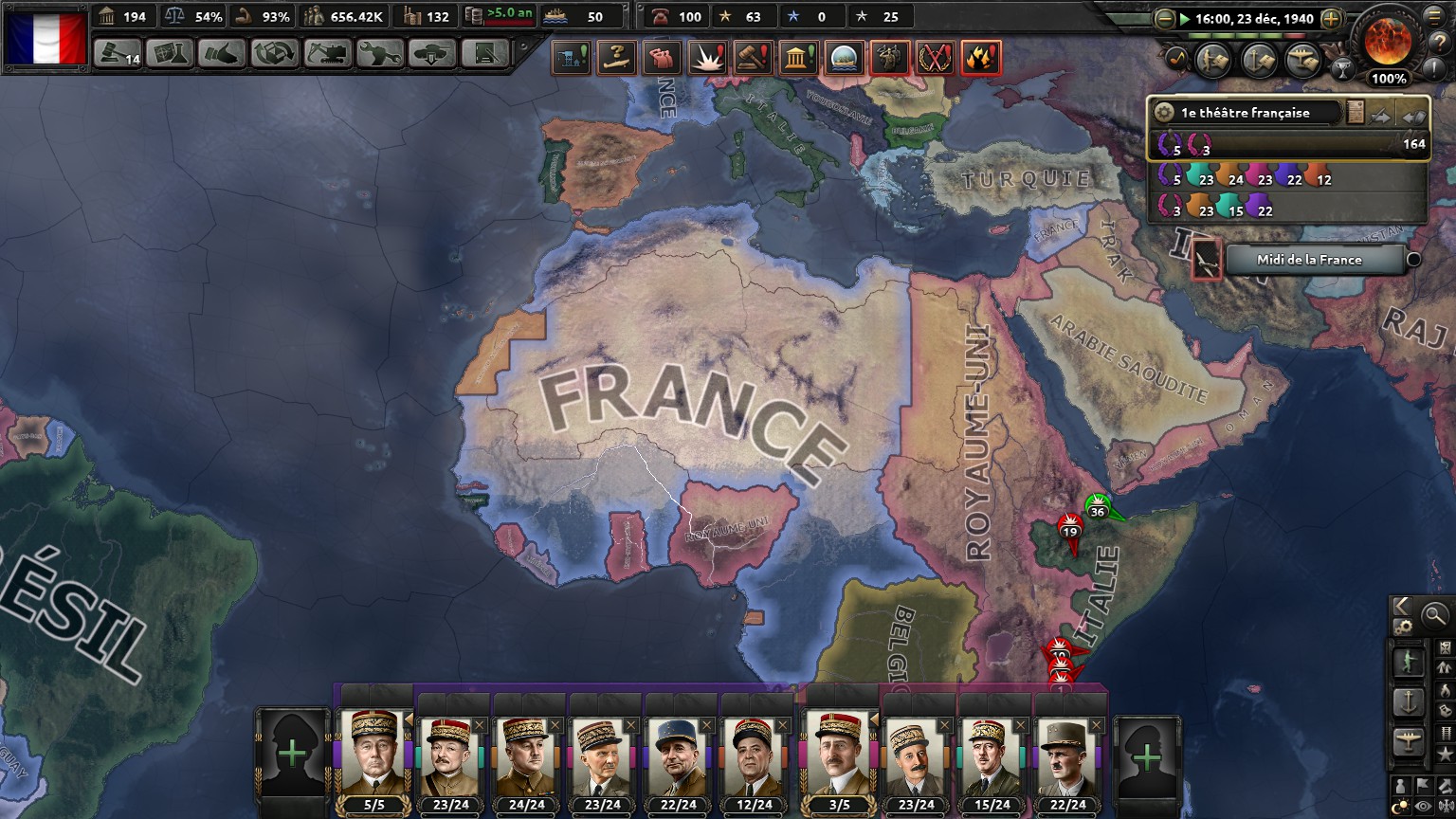The width and height of the screenshot is (1456, 819).
Task: Switch to the naval map mode anchor
Action: click(1408, 701)
